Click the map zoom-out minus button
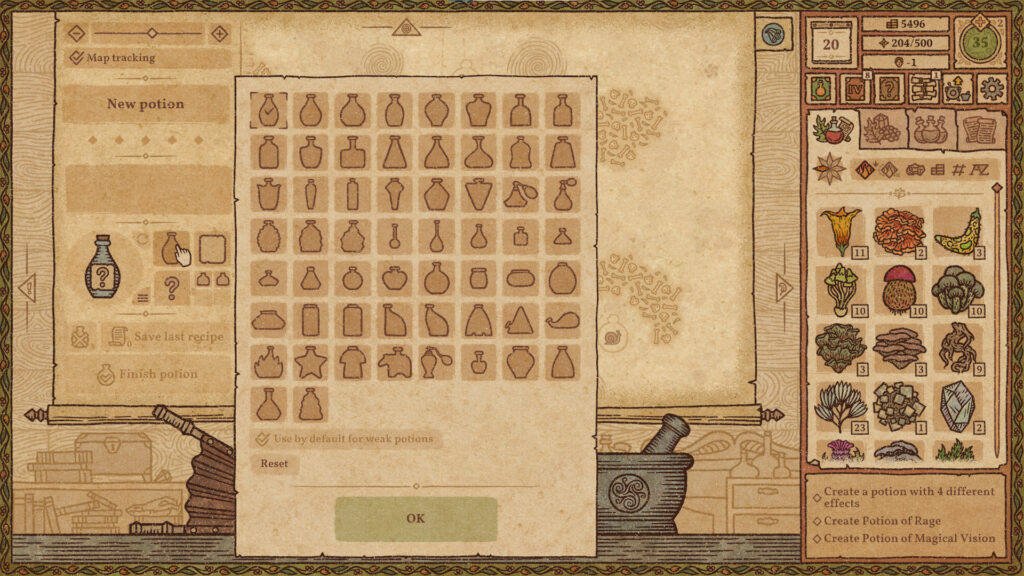 click(x=78, y=33)
